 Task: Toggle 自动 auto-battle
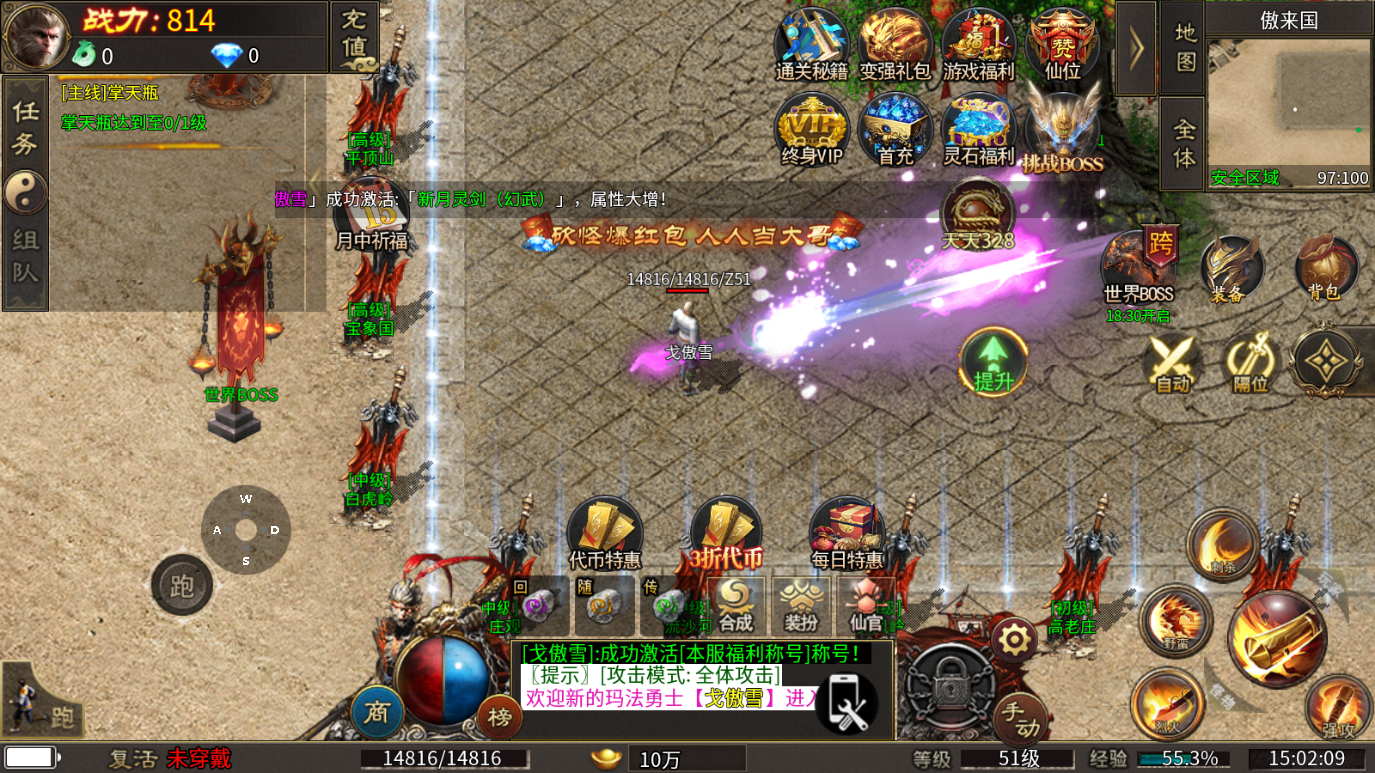pos(1172,361)
